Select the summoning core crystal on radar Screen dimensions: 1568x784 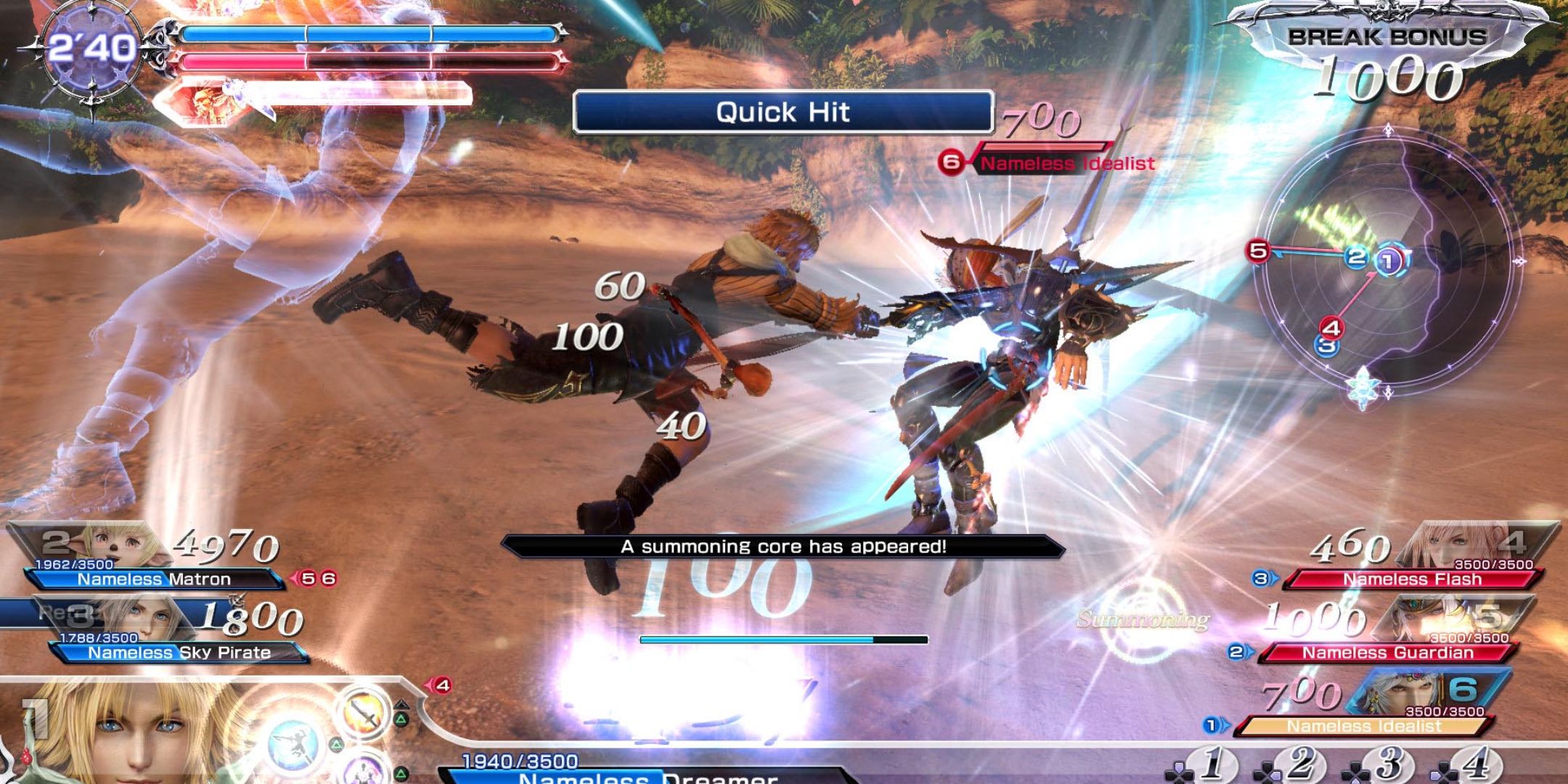[x=1362, y=385]
